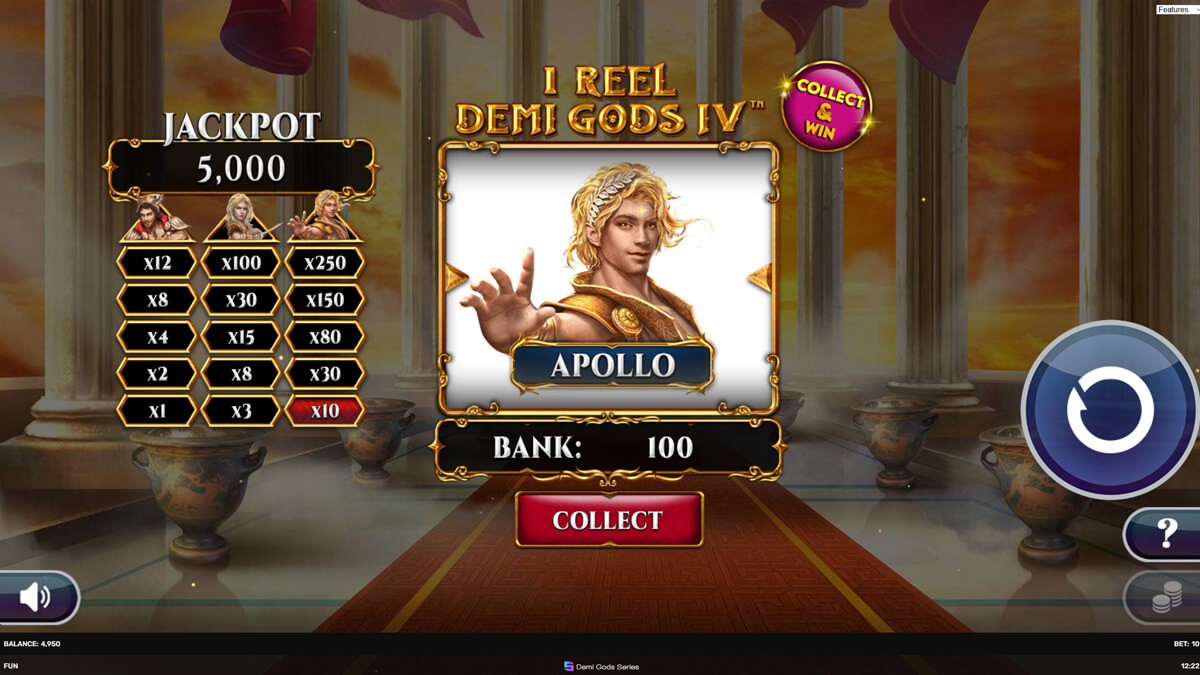Toggle the sound with the speaker icon
1200x675 pixels.
(x=36, y=597)
